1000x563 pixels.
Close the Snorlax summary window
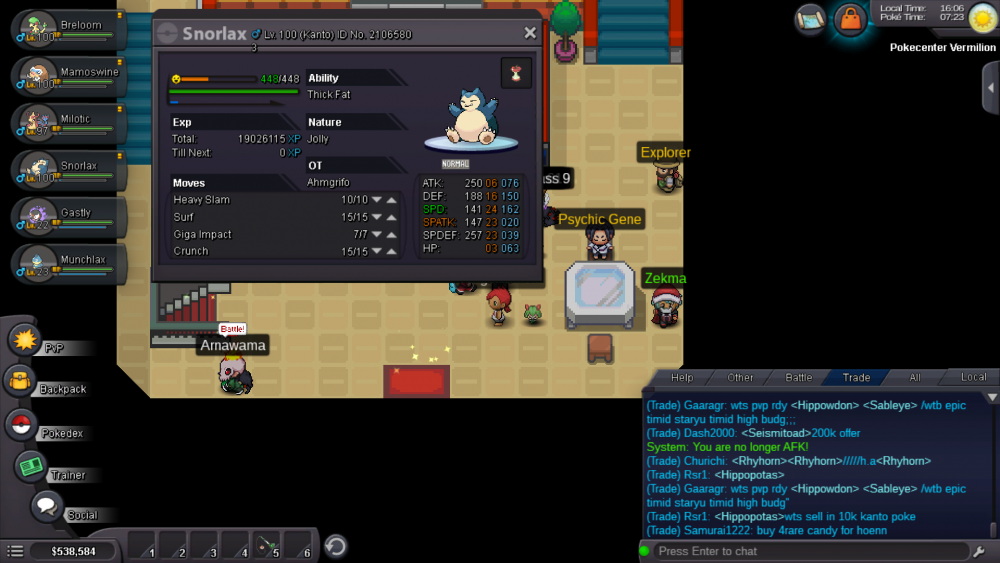[530, 33]
